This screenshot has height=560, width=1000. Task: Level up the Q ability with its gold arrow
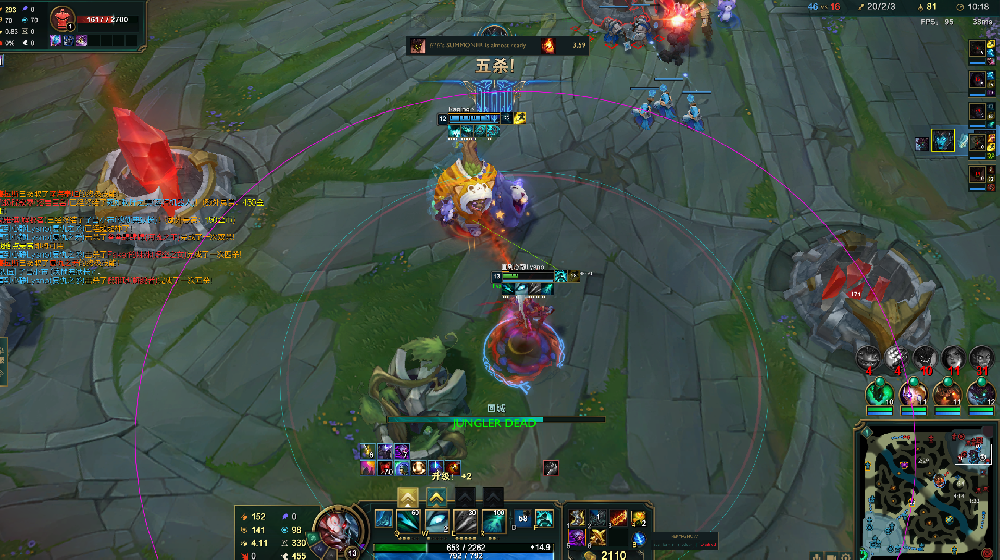click(x=408, y=496)
